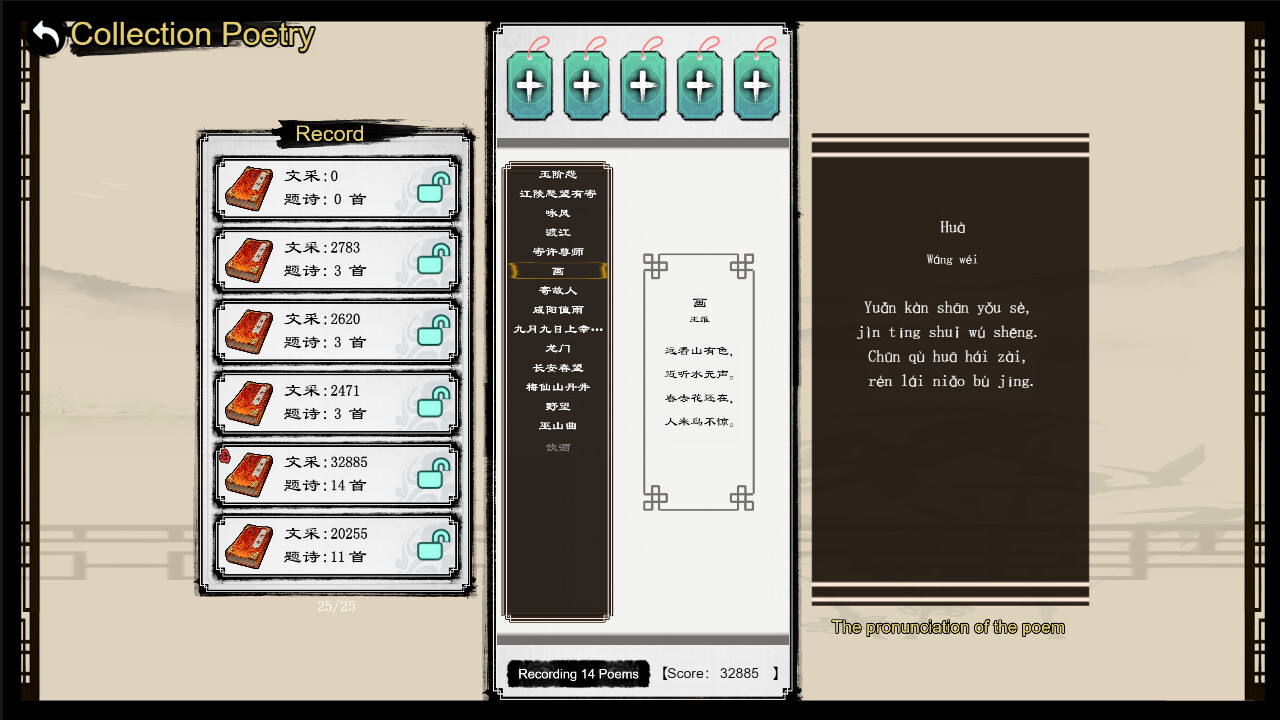The image size is (1280, 720).
Task: Toggle the padlock on the first record entry
Action: point(430,188)
